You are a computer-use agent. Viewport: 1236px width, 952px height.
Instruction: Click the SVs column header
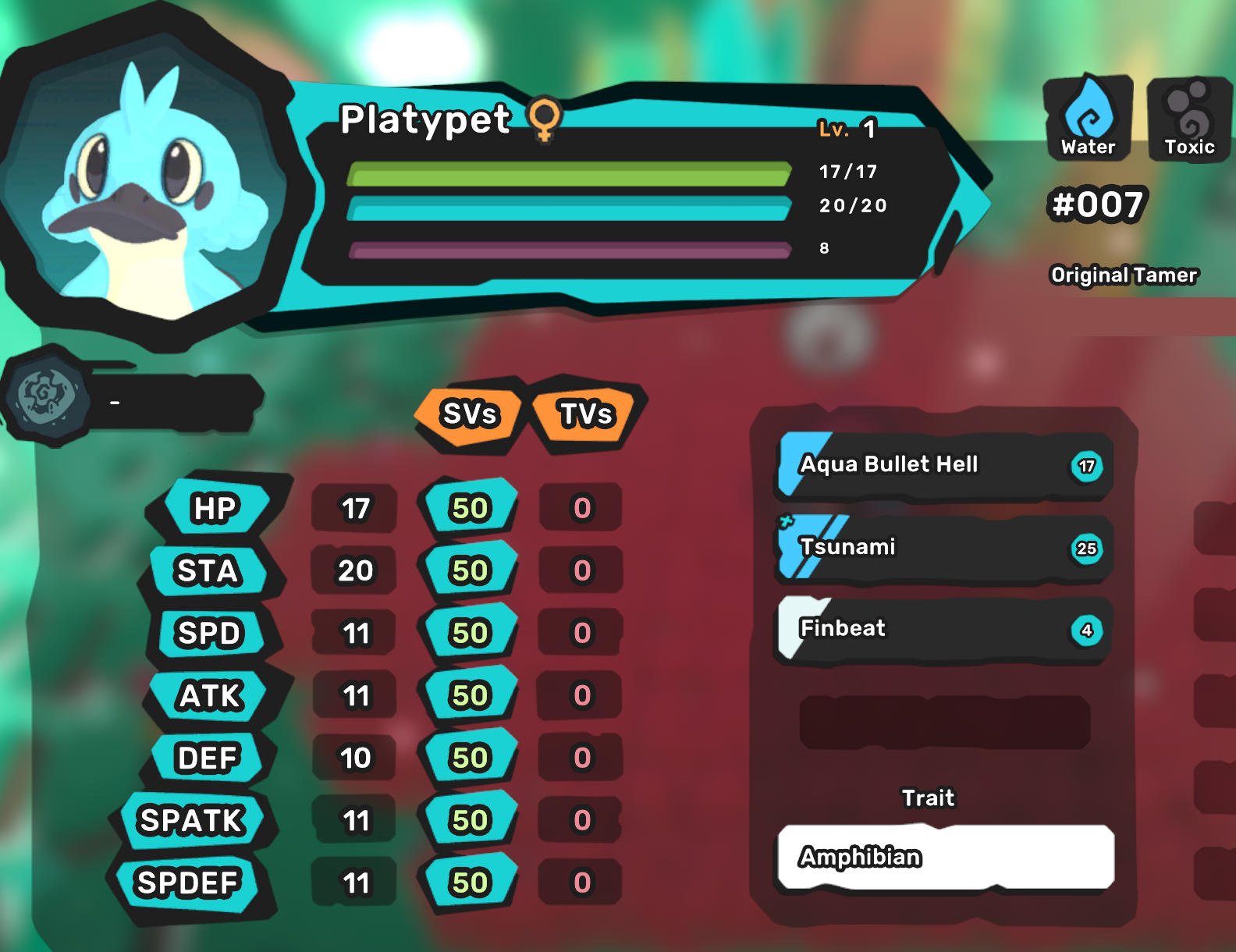(469, 414)
